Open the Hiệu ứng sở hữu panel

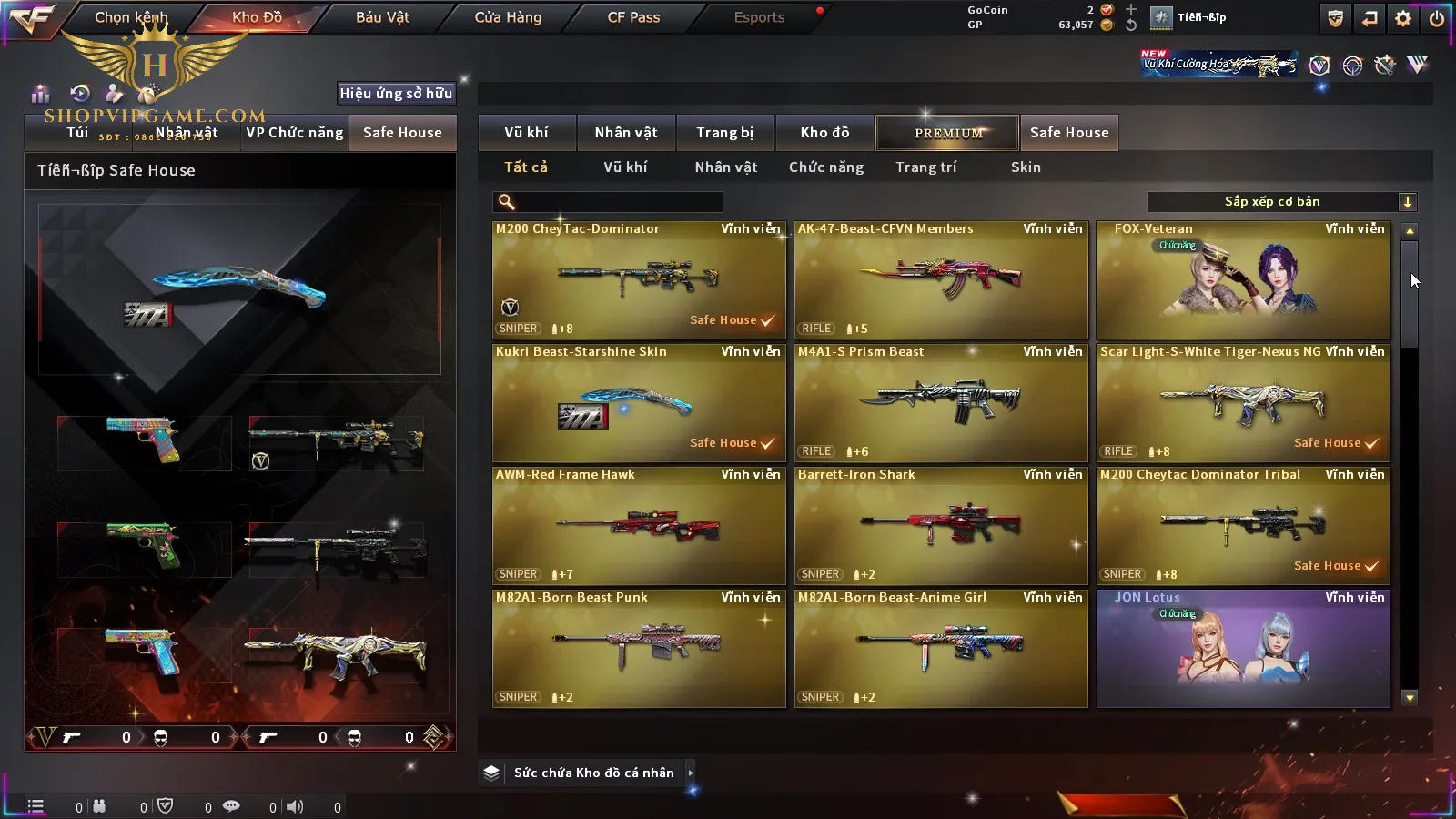pyautogui.click(x=396, y=93)
